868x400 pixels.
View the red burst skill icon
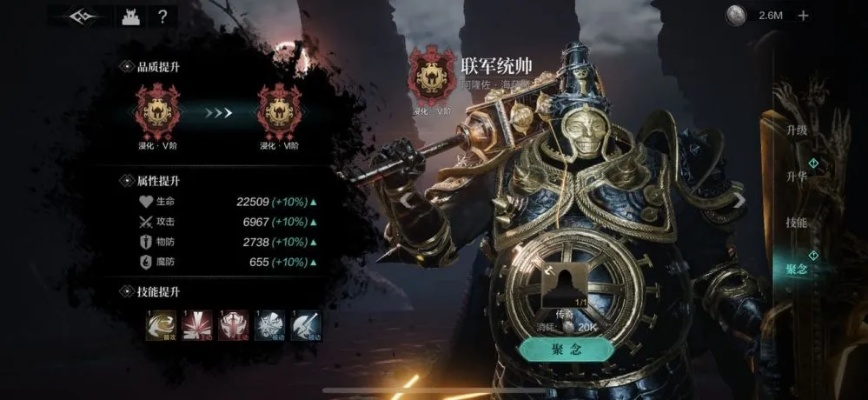coord(196,323)
